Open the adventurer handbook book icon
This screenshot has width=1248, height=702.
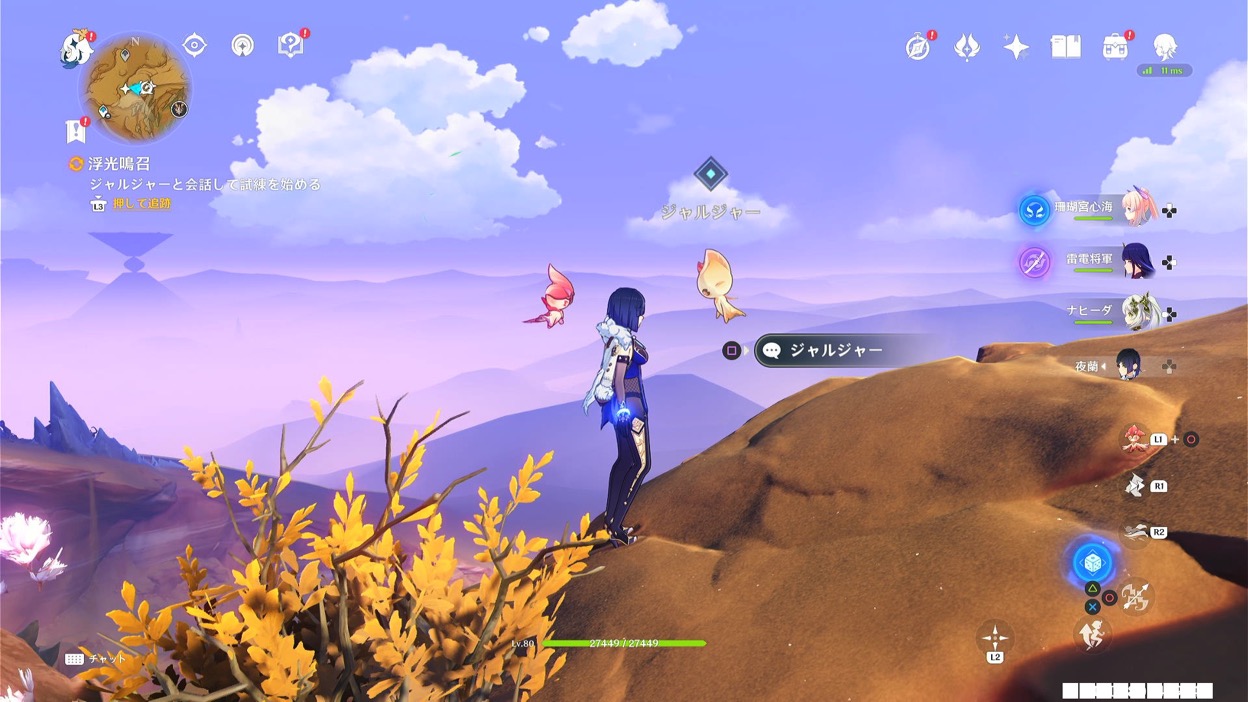pos(1065,47)
